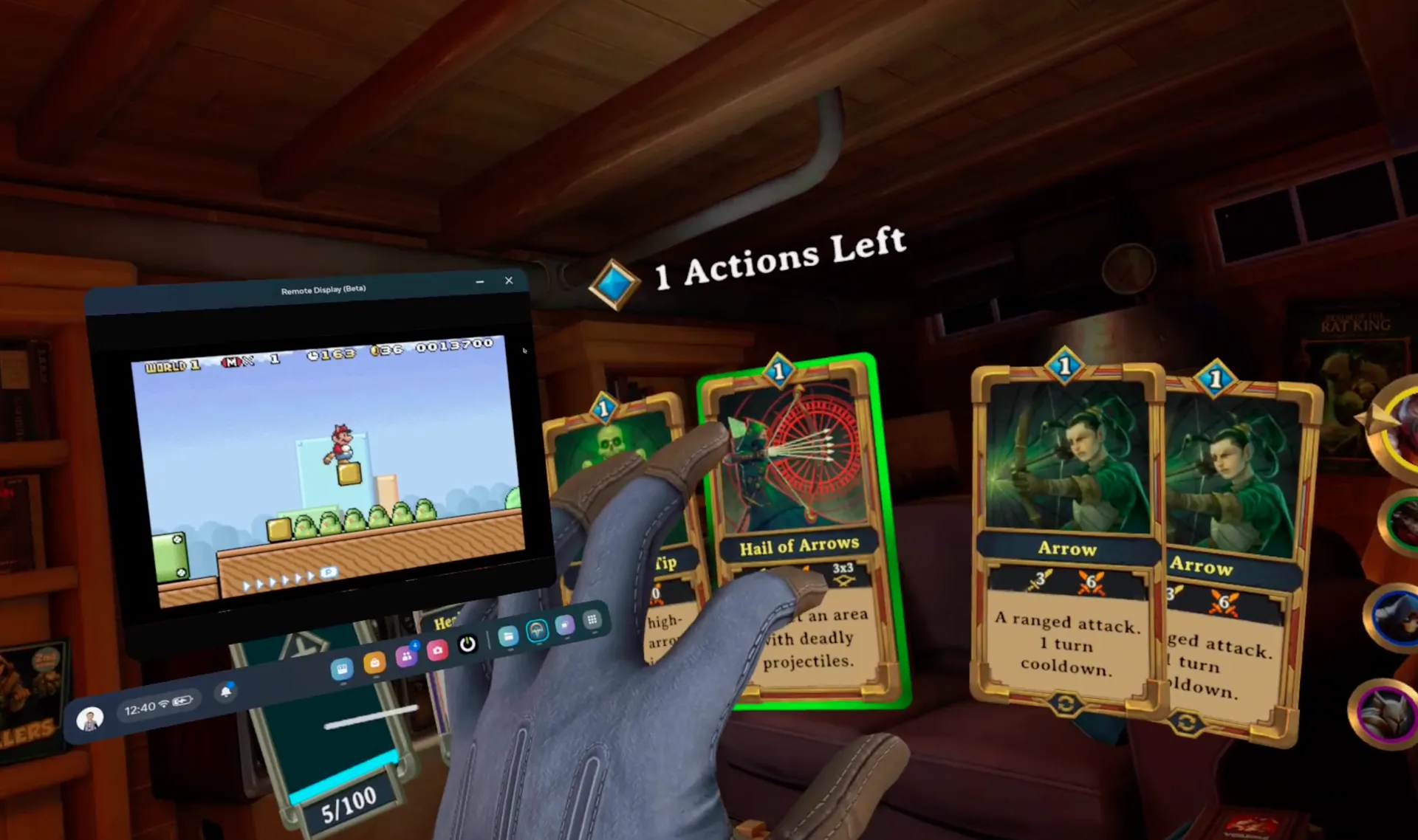Screen dimensions: 1418x840
Task: Click the notification bell with blue badge
Action: (226, 690)
